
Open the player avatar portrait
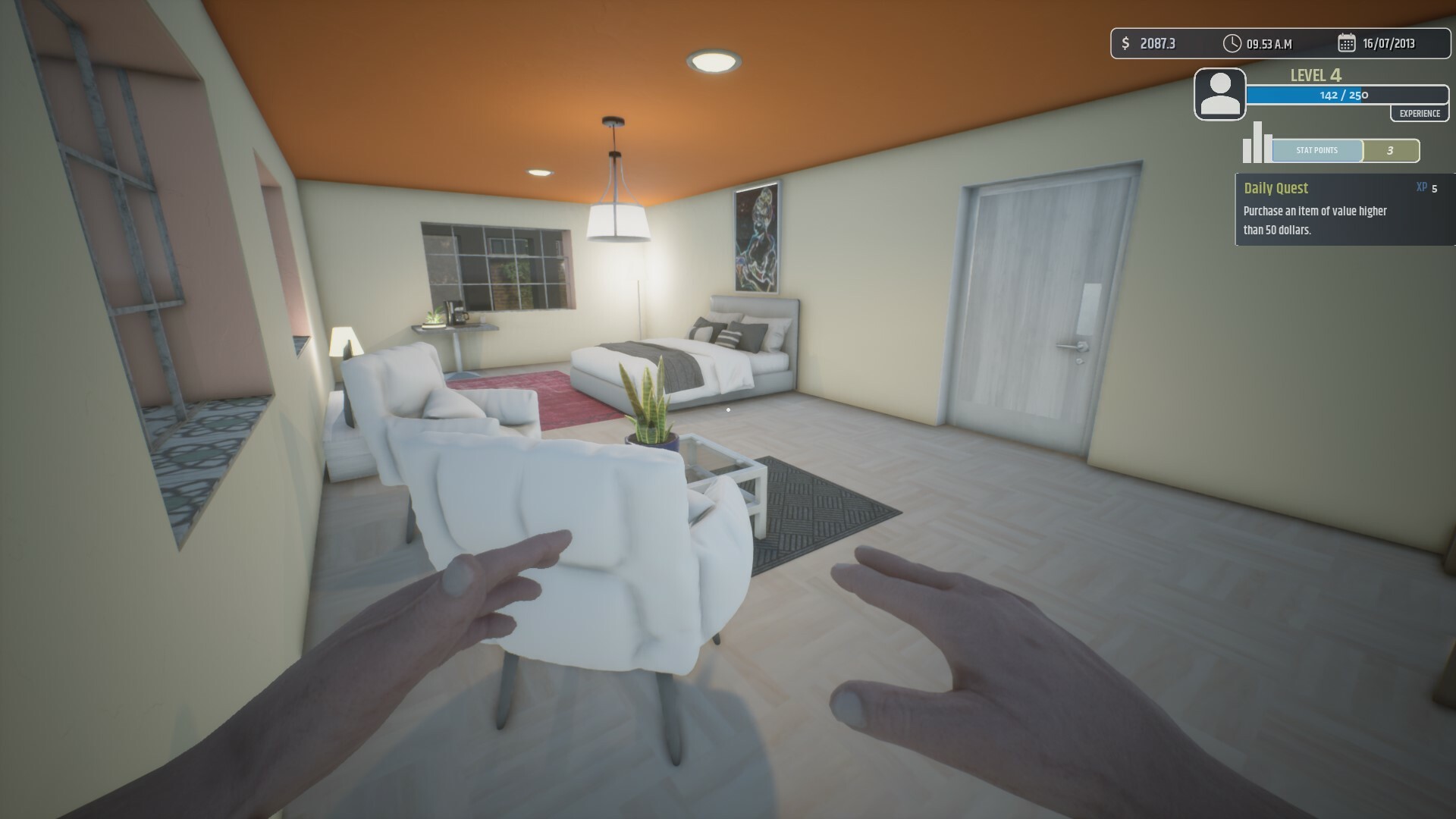pyautogui.click(x=1220, y=94)
